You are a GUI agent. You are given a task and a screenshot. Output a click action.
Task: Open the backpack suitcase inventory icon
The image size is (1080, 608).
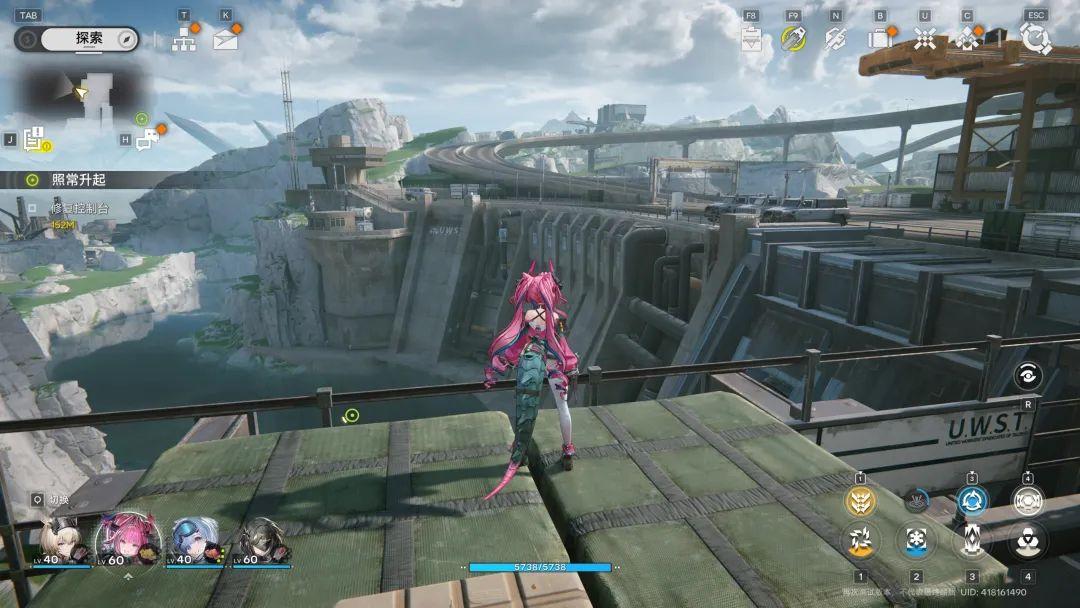pos(879,39)
